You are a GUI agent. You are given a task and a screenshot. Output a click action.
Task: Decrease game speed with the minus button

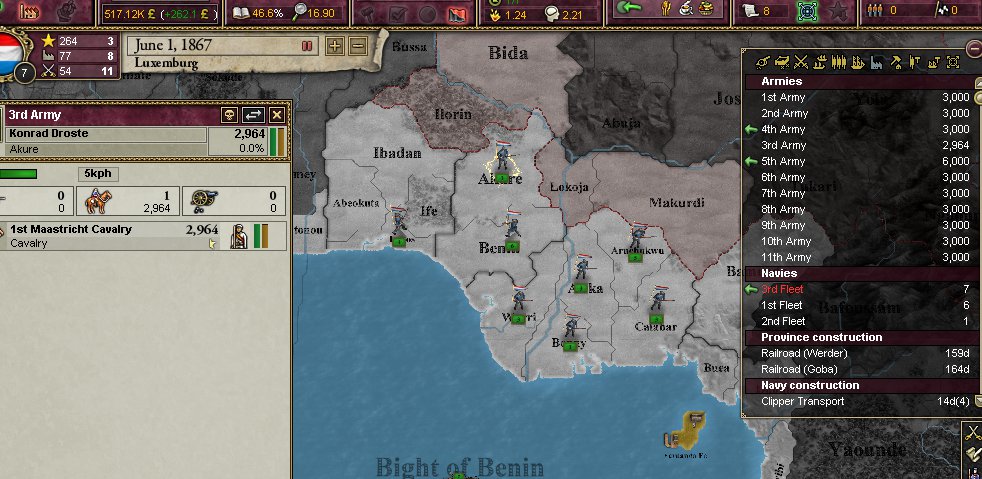click(x=358, y=46)
